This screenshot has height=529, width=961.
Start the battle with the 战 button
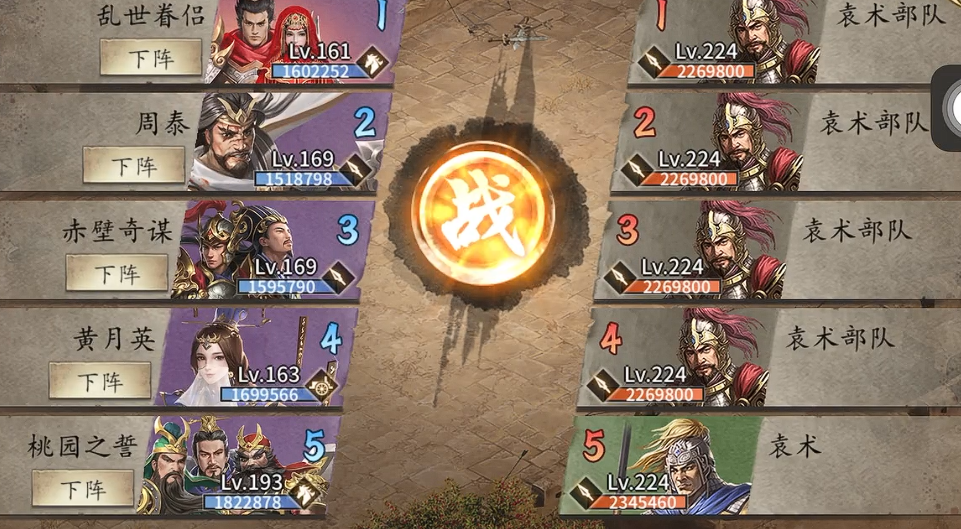pos(483,212)
